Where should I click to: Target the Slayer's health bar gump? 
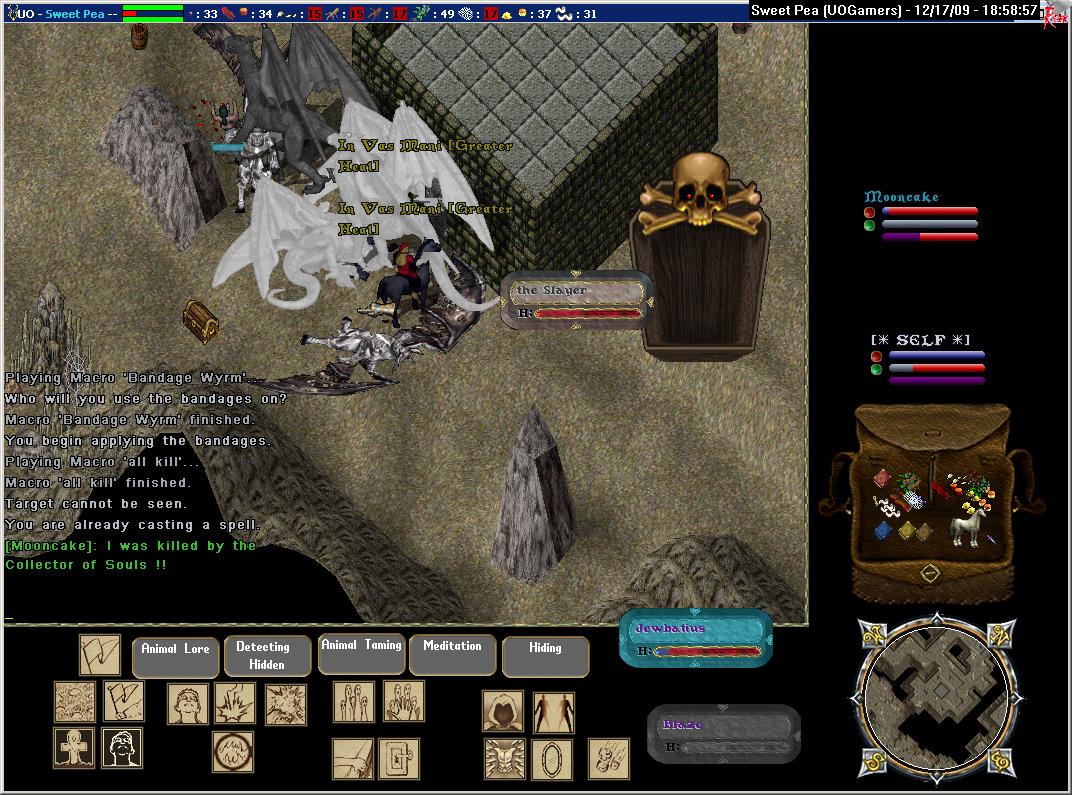[x=576, y=300]
